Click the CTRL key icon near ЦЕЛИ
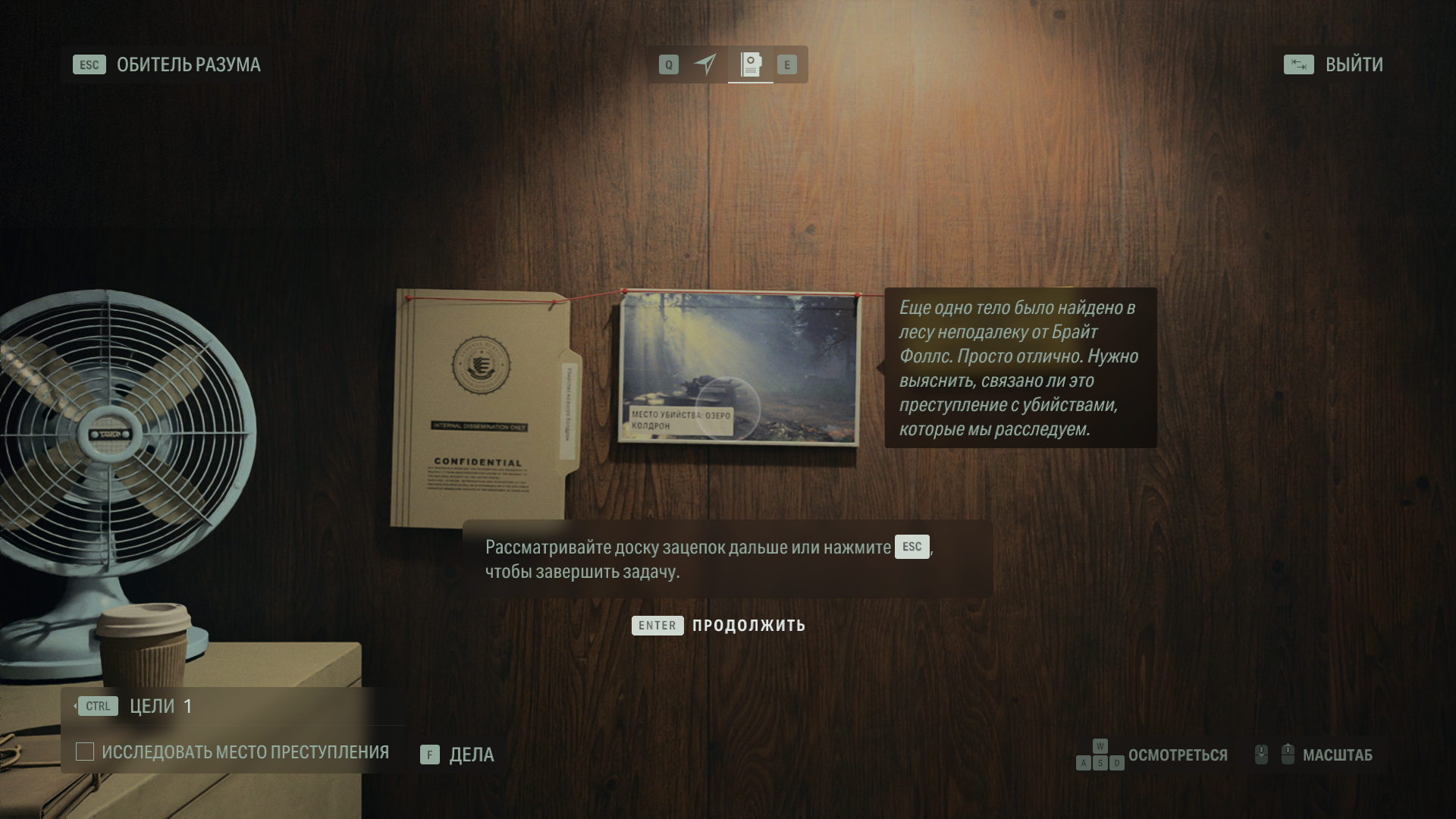 coord(97,706)
